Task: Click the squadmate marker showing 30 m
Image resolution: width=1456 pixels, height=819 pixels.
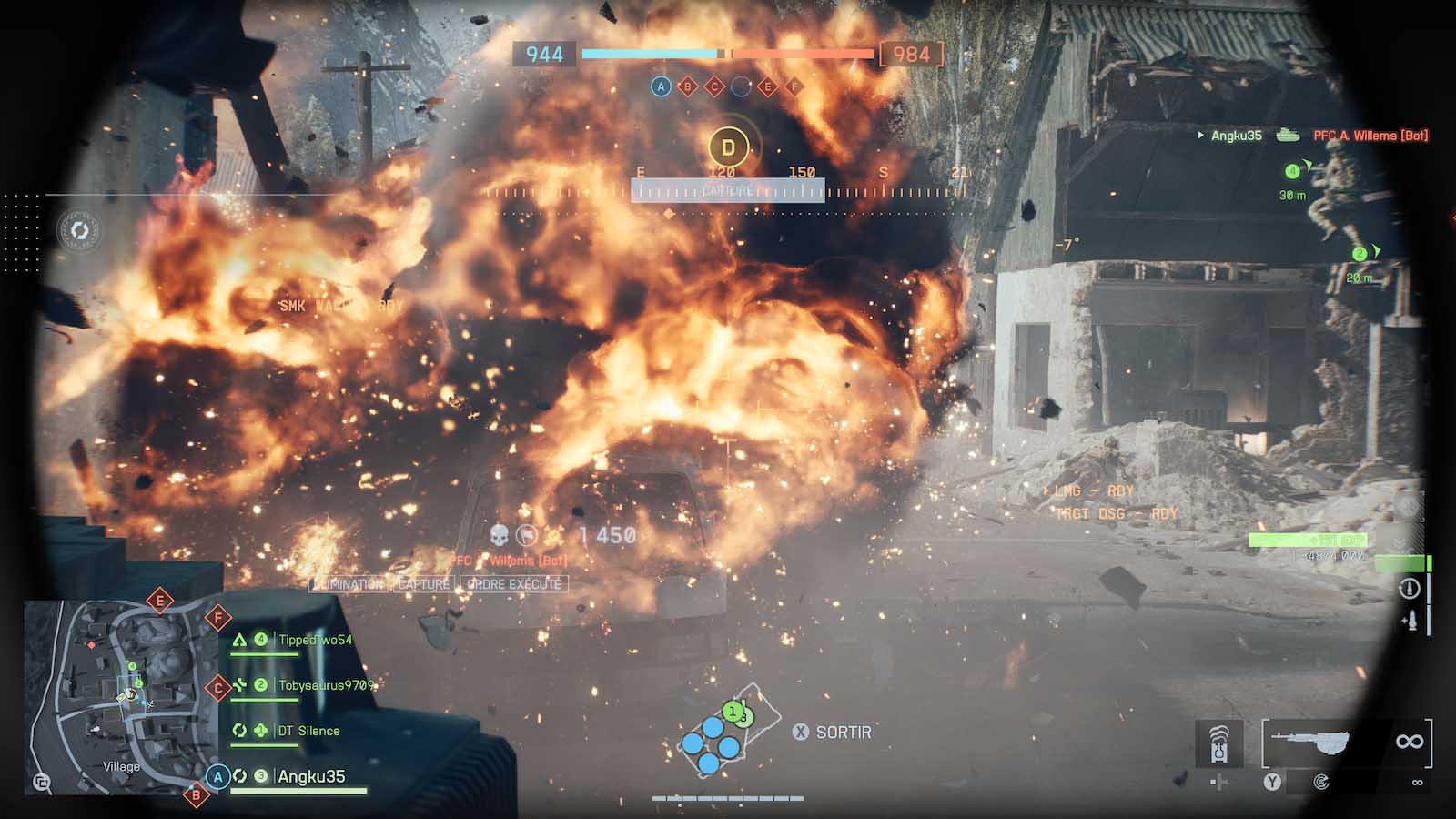Action: pos(1292,172)
